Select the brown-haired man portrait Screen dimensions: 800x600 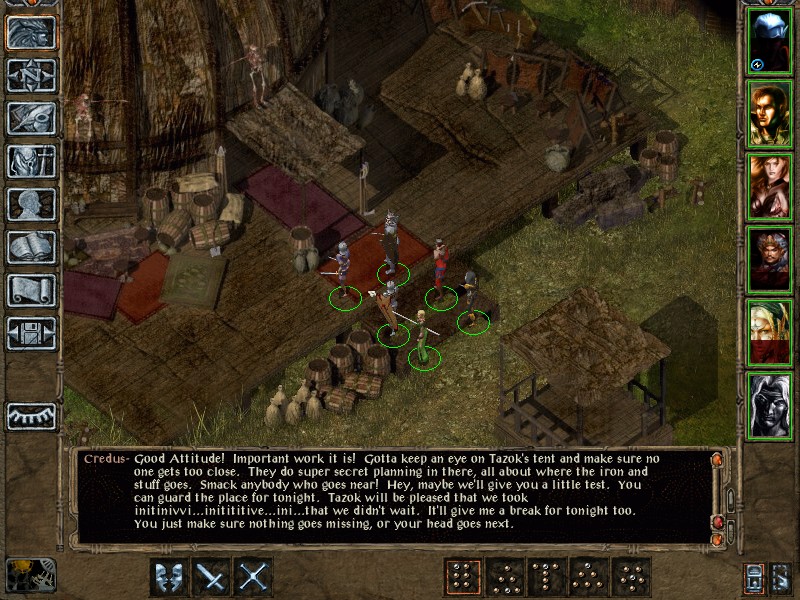pyautogui.click(x=769, y=114)
